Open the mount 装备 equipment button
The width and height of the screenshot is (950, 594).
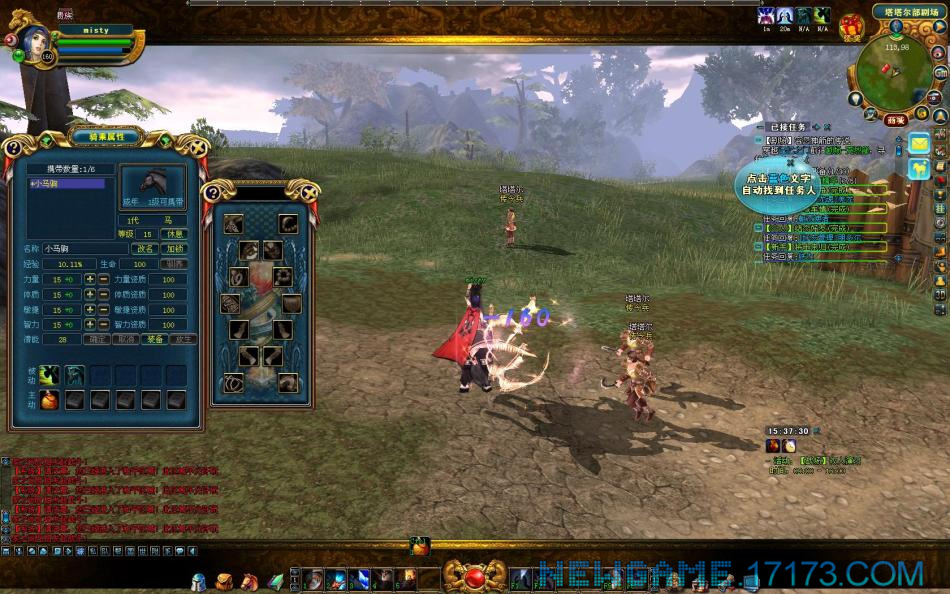pos(154,339)
